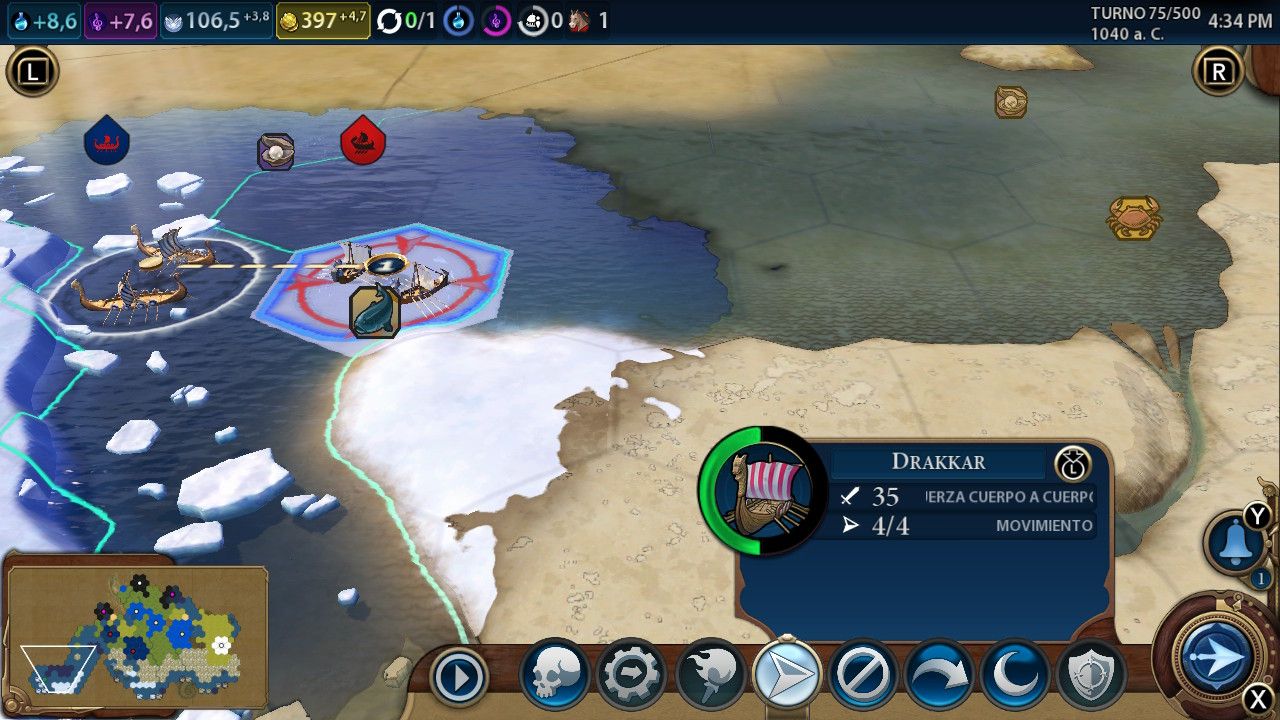Click the purple civic progress ring
The height and width of the screenshot is (720, 1280).
click(x=496, y=21)
